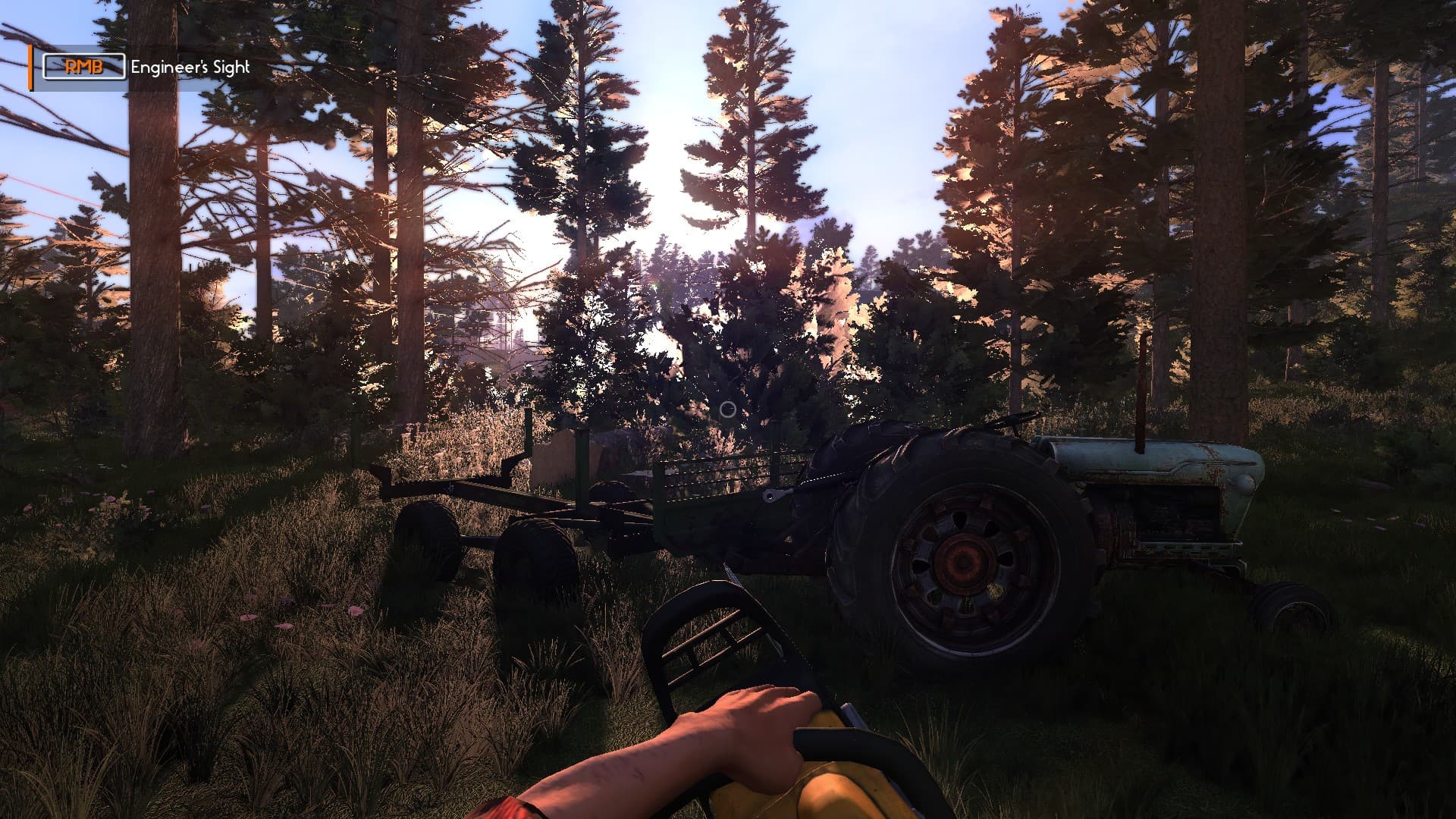This screenshot has width=1456, height=819.
Task: Activate Engineer's Sight via its HUD label
Action: click(x=188, y=67)
